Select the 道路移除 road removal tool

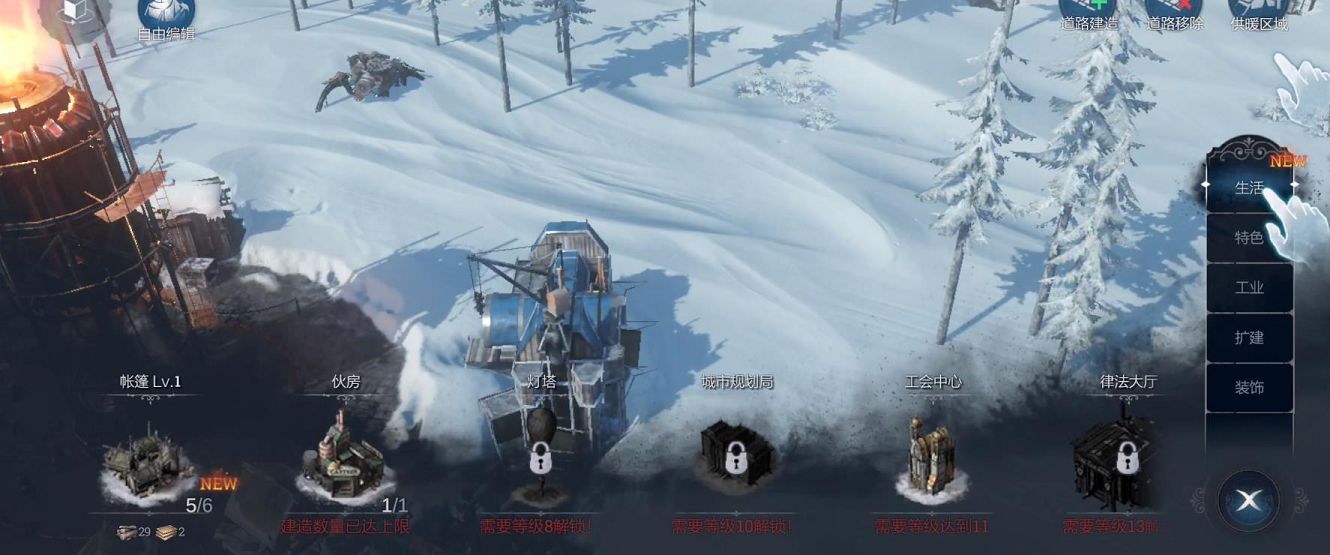pos(1174,12)
